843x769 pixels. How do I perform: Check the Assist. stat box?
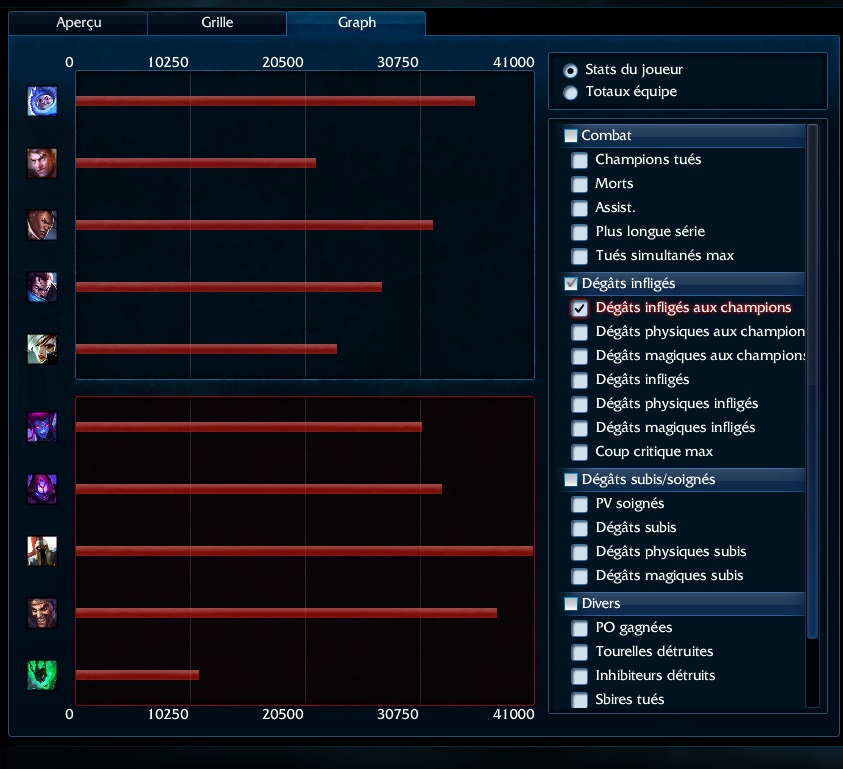coord(580,208)
